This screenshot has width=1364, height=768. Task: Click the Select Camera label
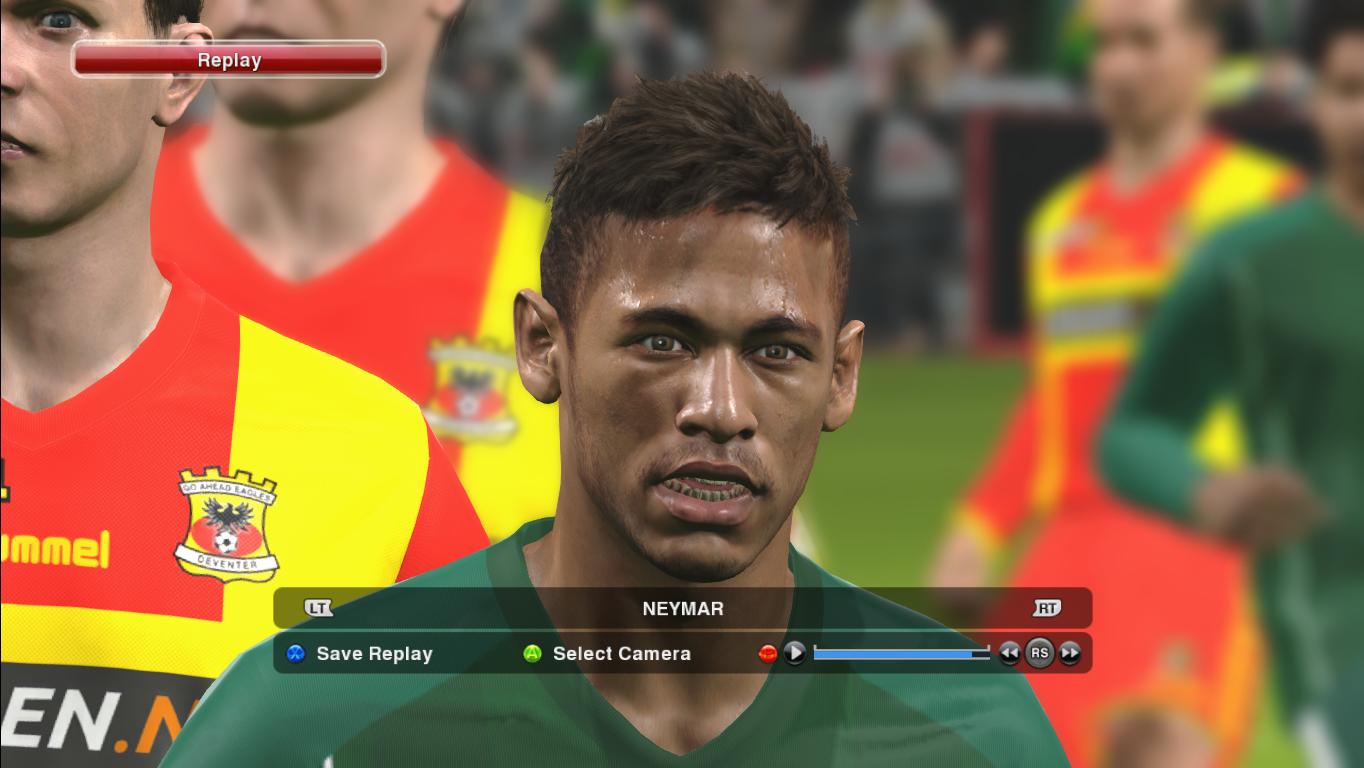click(x=620, y=654)
